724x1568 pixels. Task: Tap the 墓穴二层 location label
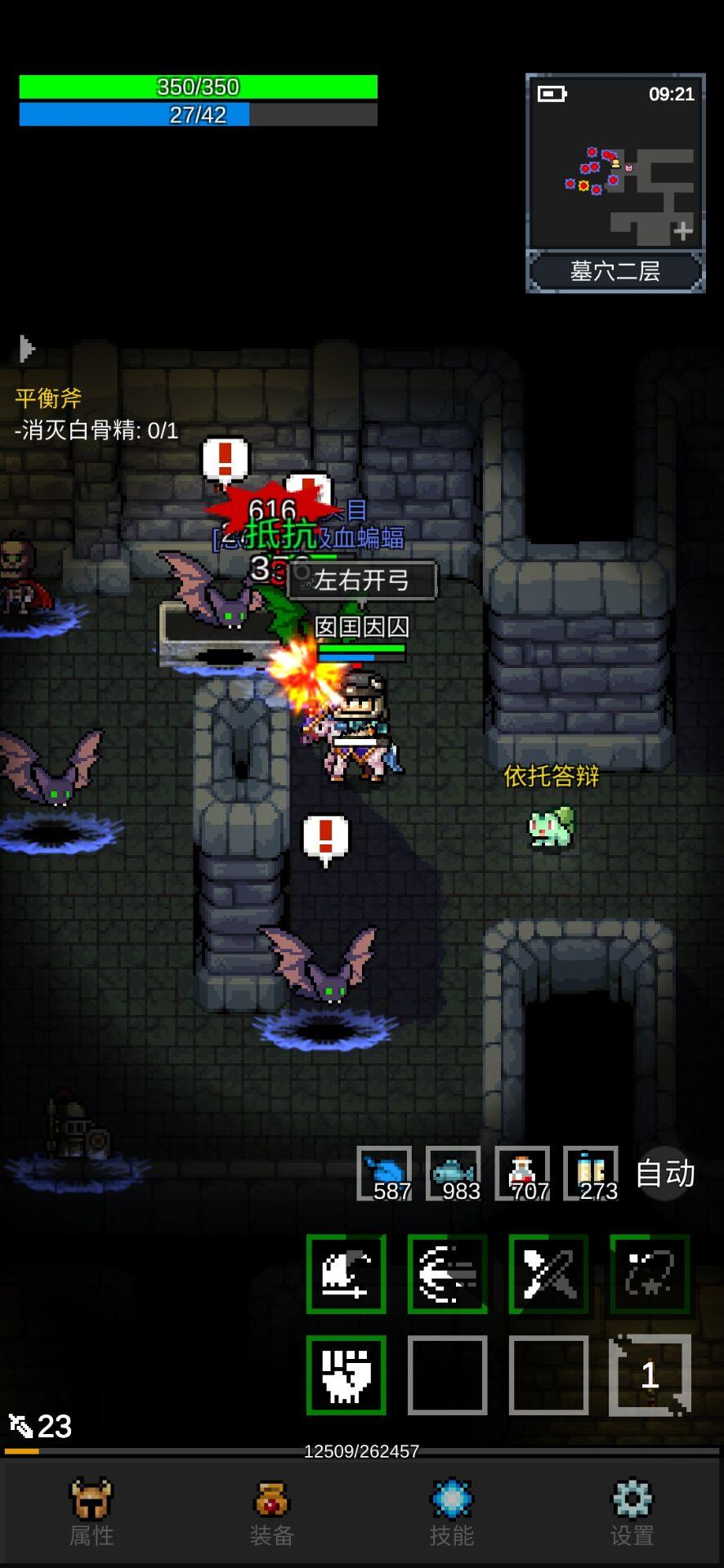[615, 271]
